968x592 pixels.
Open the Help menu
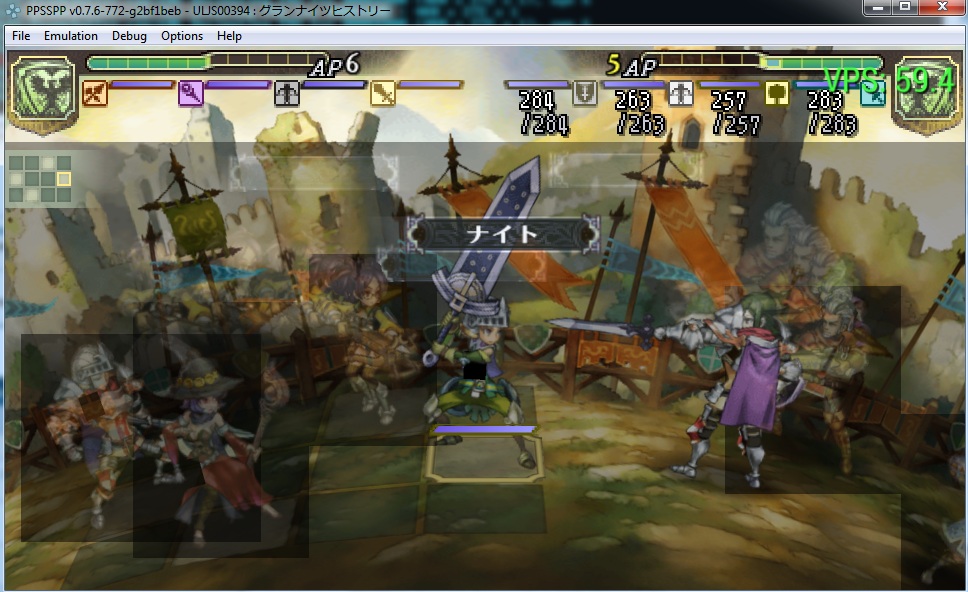click(229, 36)
